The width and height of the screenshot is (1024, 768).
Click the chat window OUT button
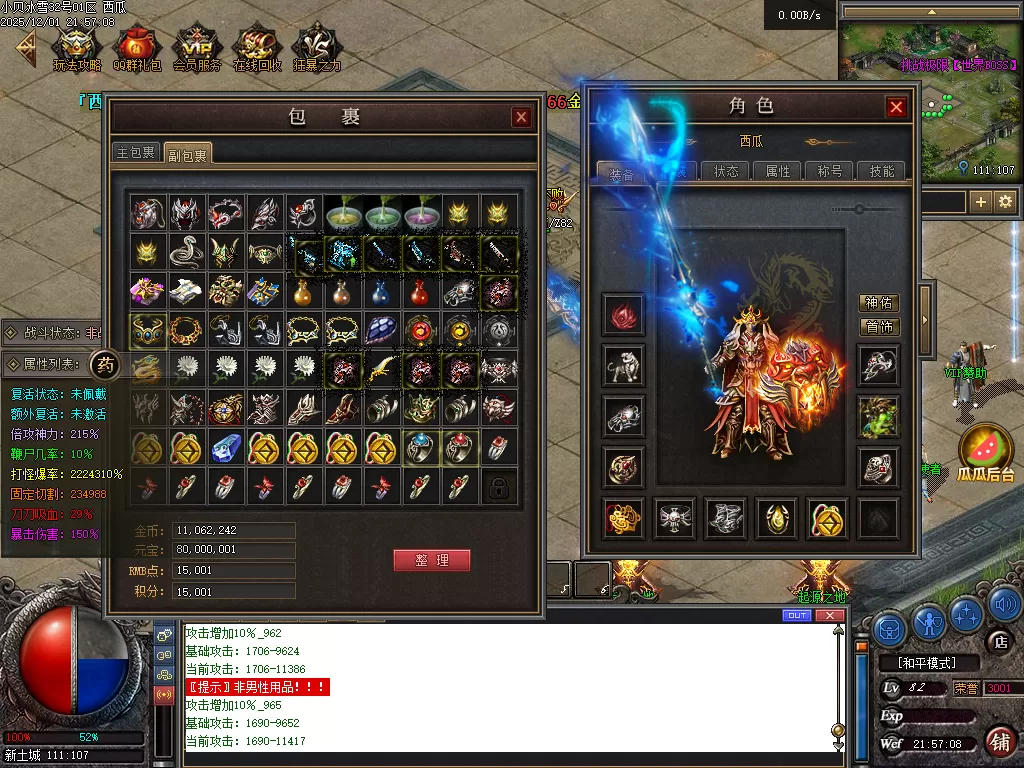tap(797, 615)
